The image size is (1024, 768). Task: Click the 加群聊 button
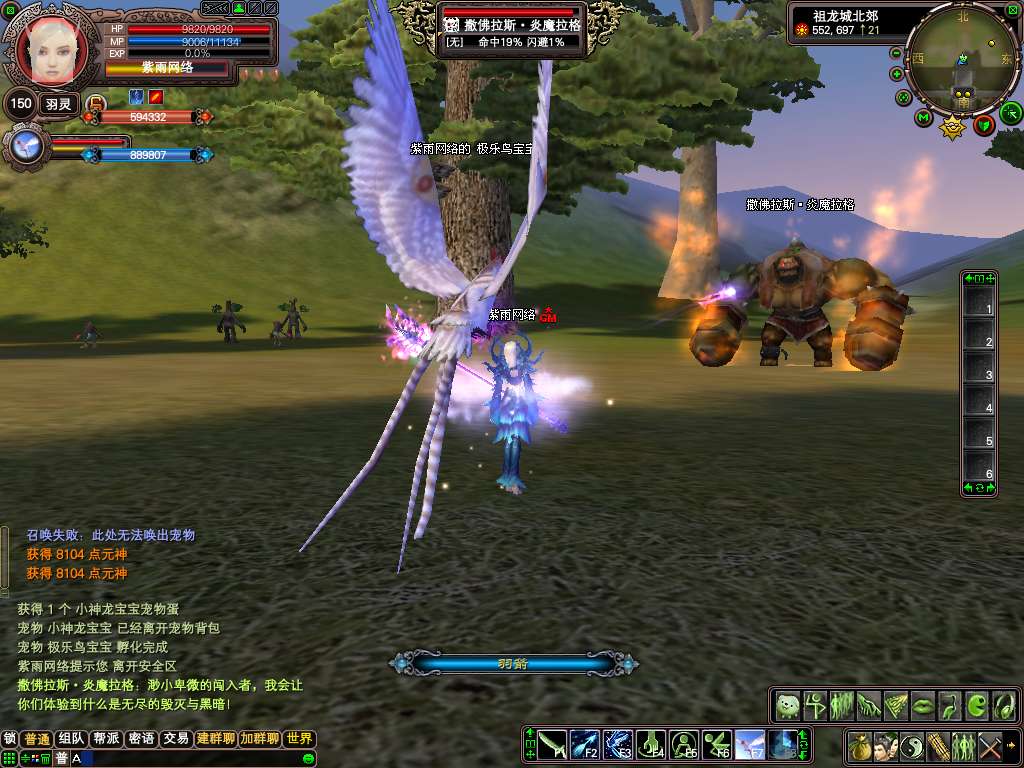[259, 739]
